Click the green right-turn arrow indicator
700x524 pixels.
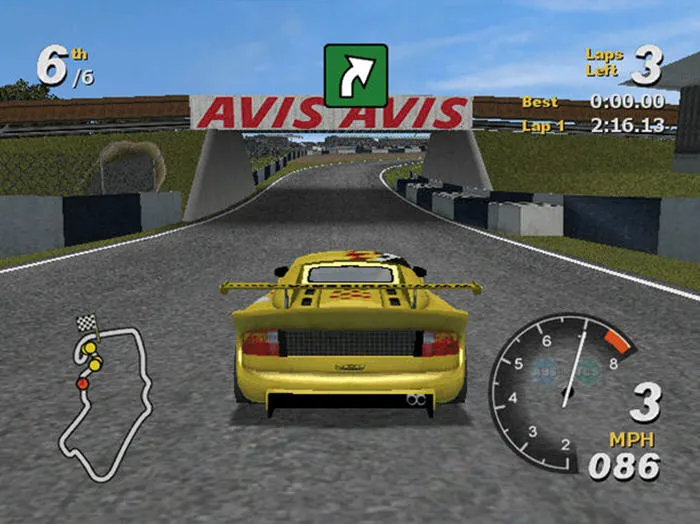coord(355,75)
